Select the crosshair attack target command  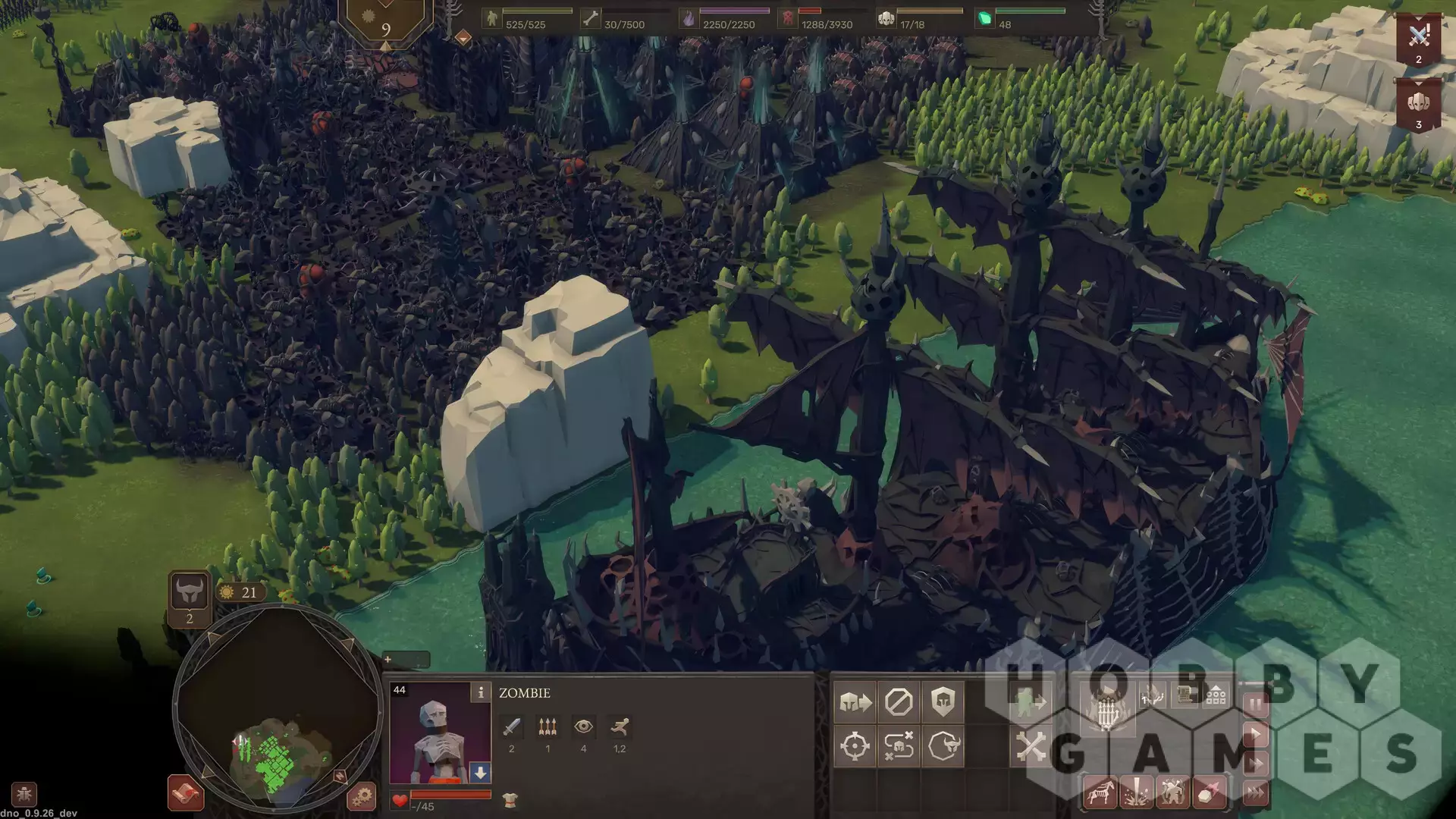[855, 746]
